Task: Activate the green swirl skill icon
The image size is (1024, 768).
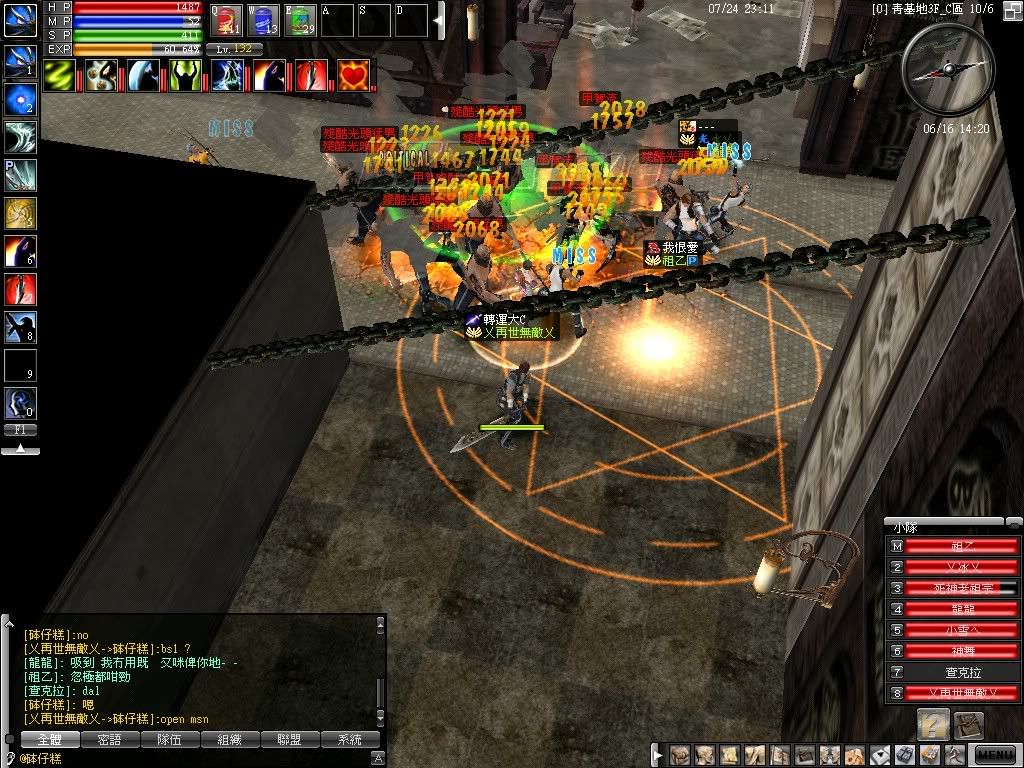Action: click(x=59, y=75)
